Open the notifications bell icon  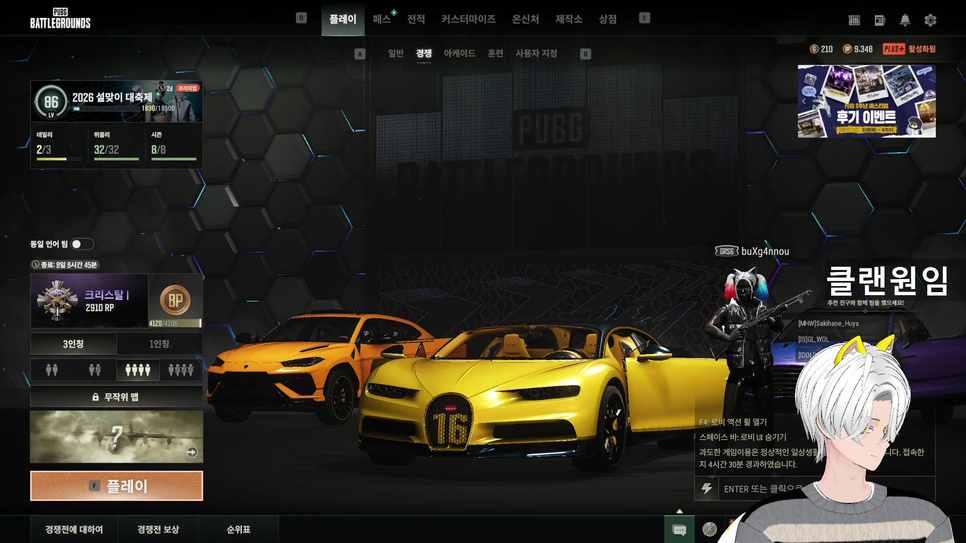(905, 20)
